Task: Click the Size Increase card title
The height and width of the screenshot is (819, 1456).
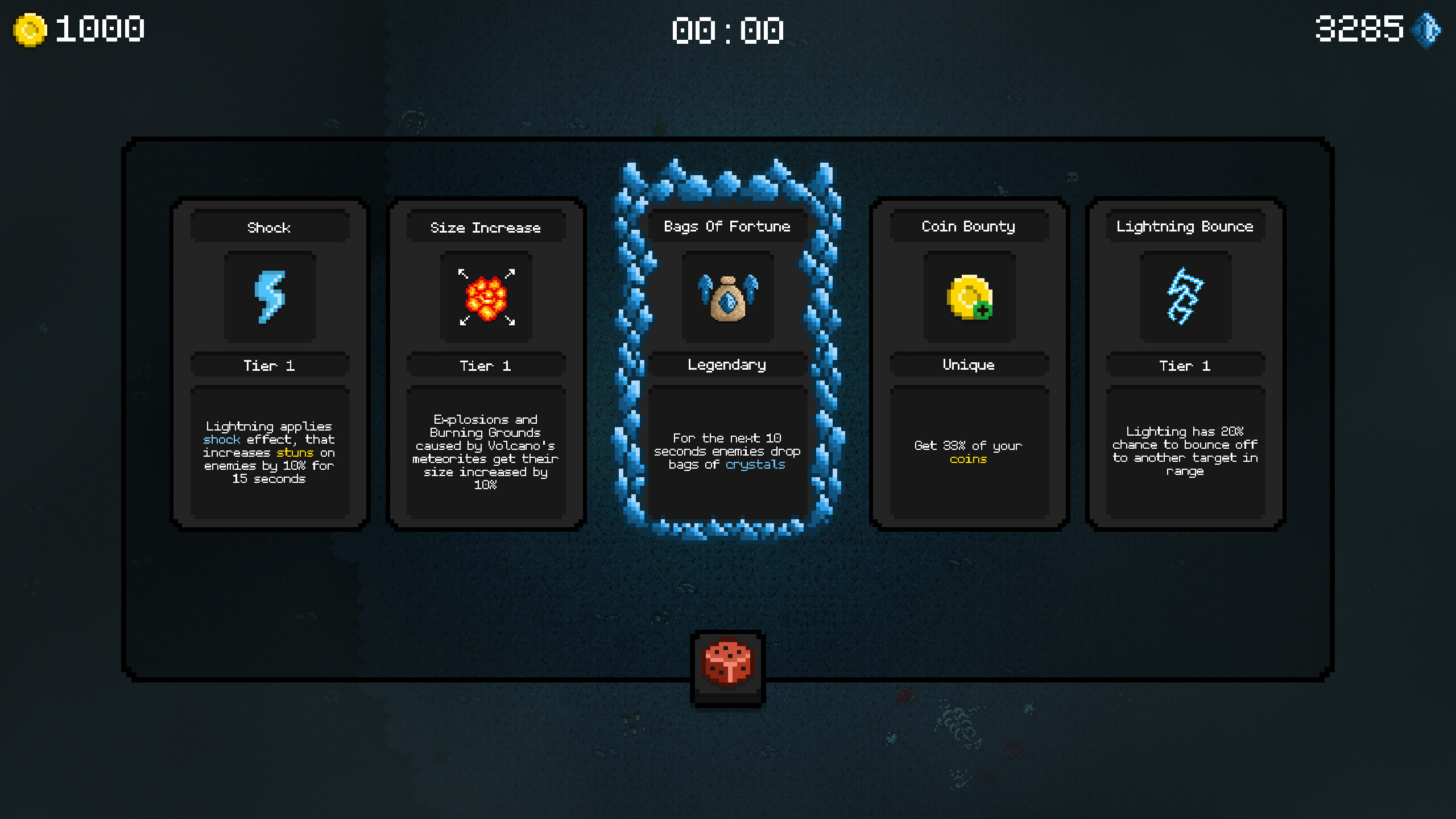Action: [486, 226]
